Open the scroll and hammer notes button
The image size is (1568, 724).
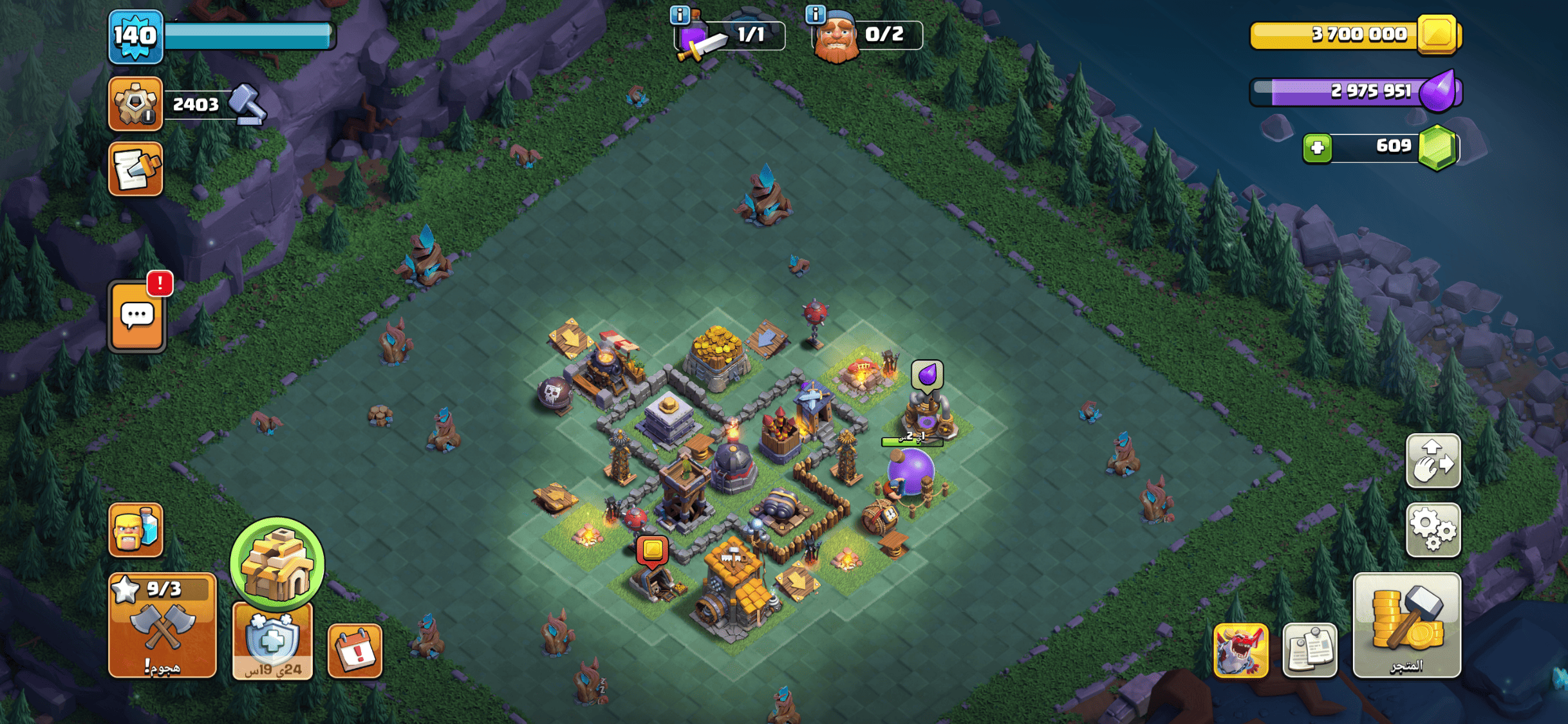136,169
